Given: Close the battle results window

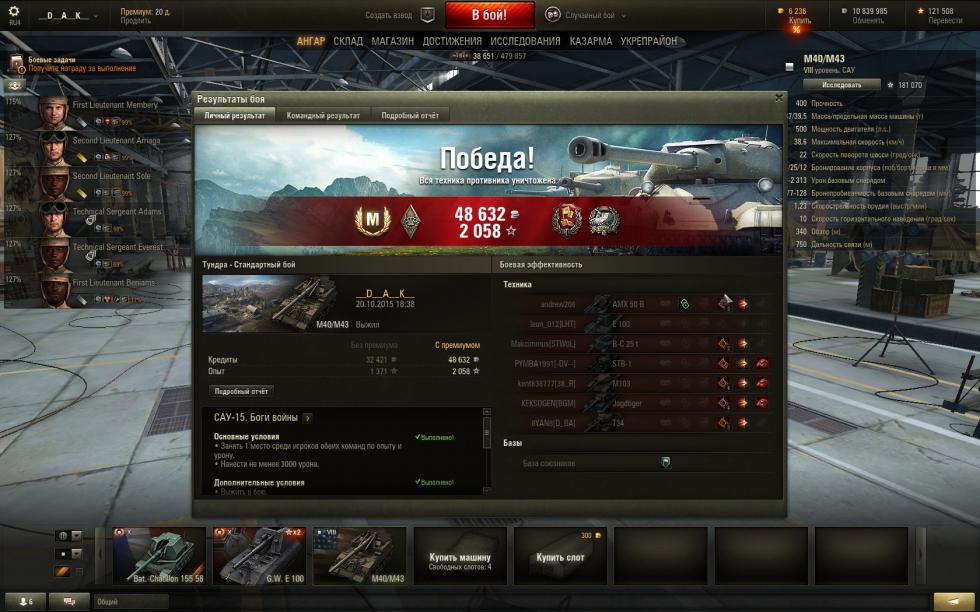Looking at the screenshot, I should point(779,98).
